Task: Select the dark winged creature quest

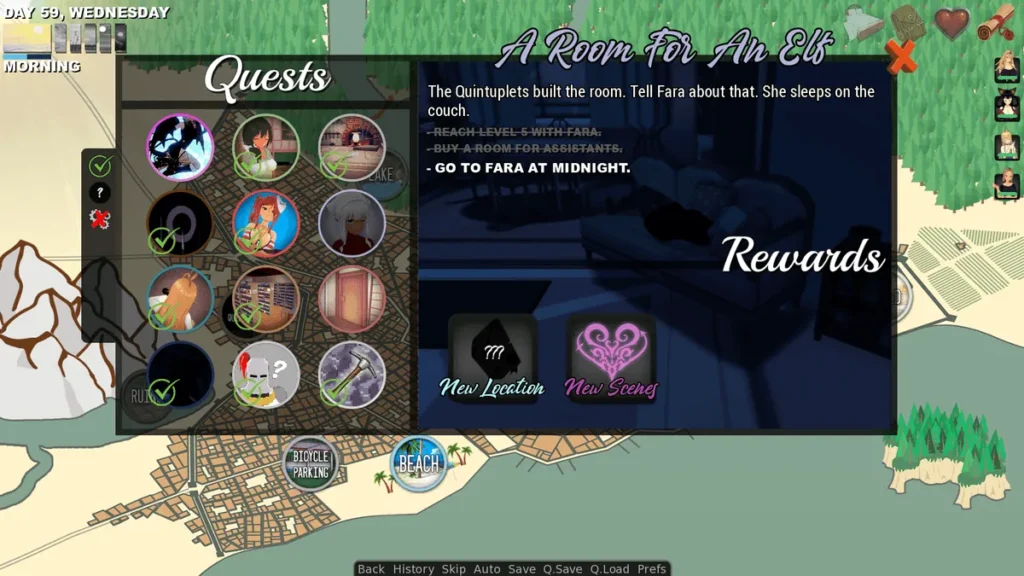Action: [x=180, y=147]
